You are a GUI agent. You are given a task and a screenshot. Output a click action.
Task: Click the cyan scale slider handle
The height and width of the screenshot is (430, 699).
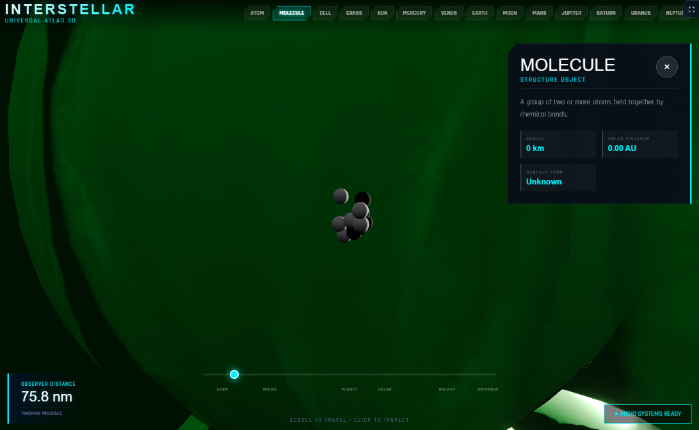pyautogui.click(x=234, y=374)
